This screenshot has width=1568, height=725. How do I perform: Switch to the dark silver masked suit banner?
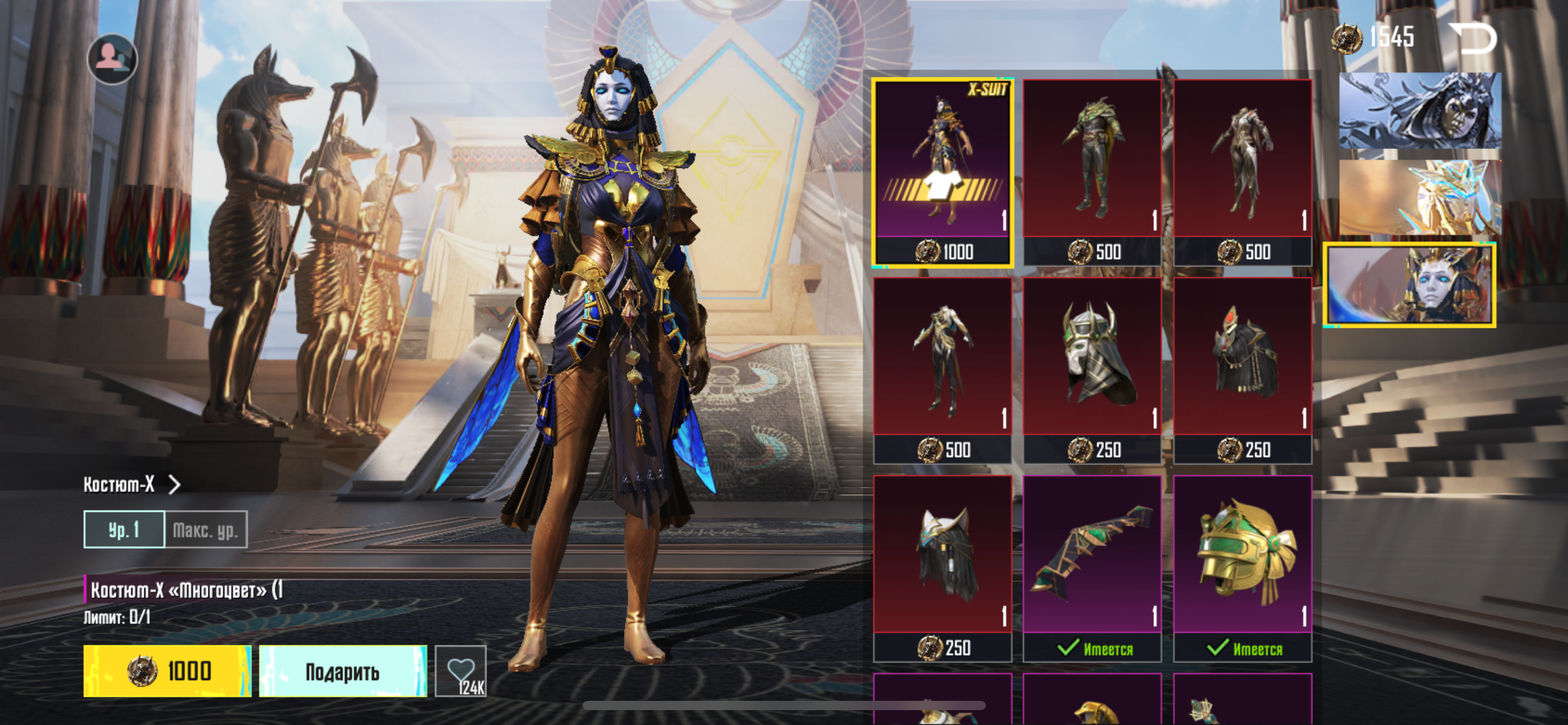point(1419,110)
